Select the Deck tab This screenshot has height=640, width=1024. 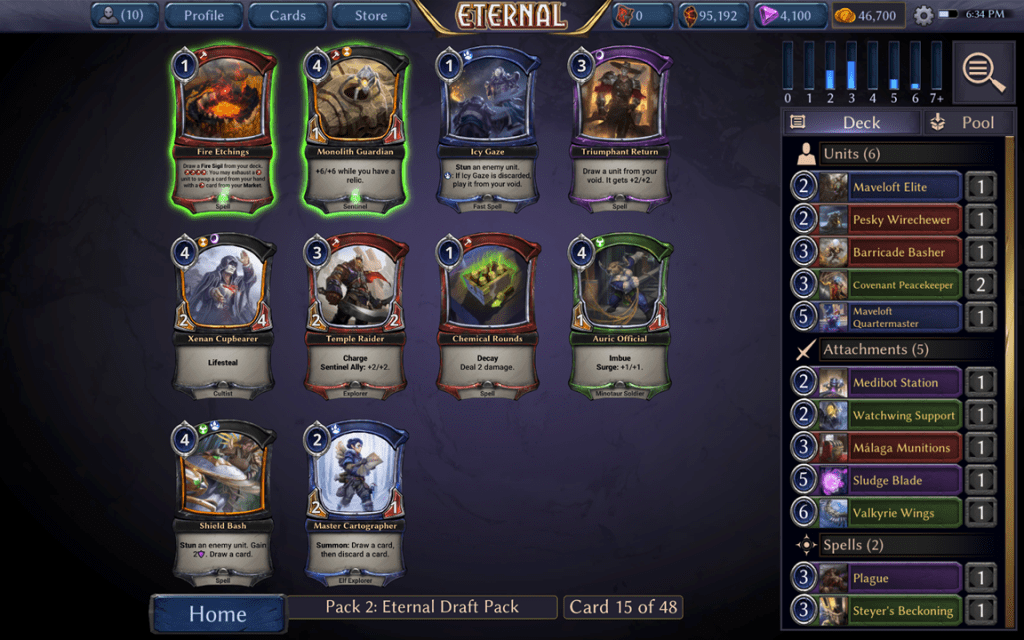(851, 122)
